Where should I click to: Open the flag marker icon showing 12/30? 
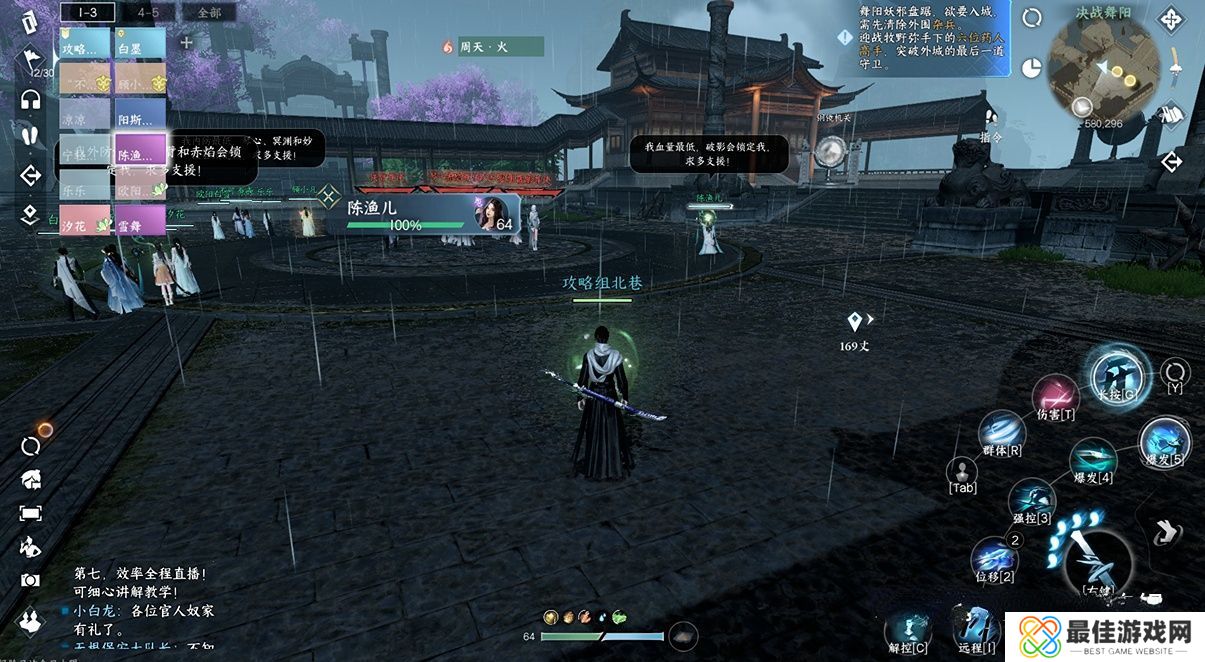point(30,62)
